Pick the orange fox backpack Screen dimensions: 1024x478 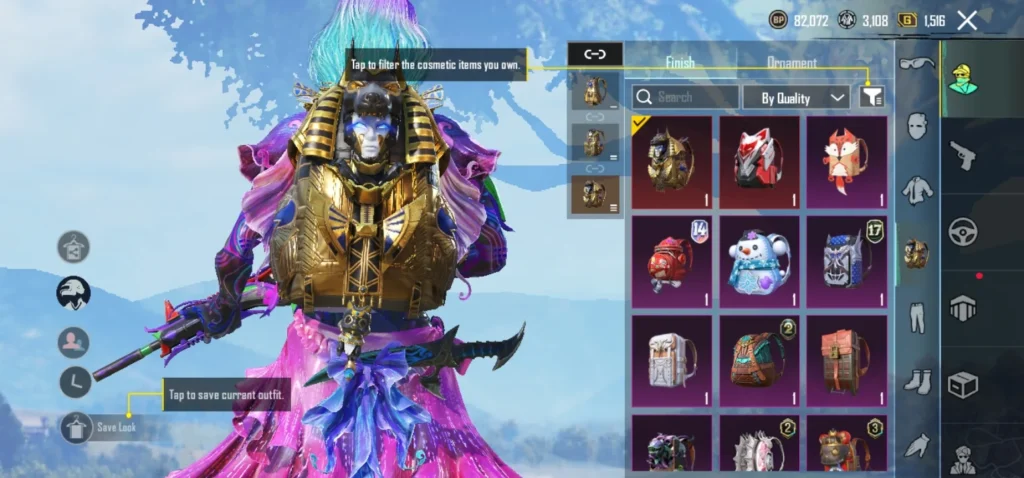pos(847,161)
